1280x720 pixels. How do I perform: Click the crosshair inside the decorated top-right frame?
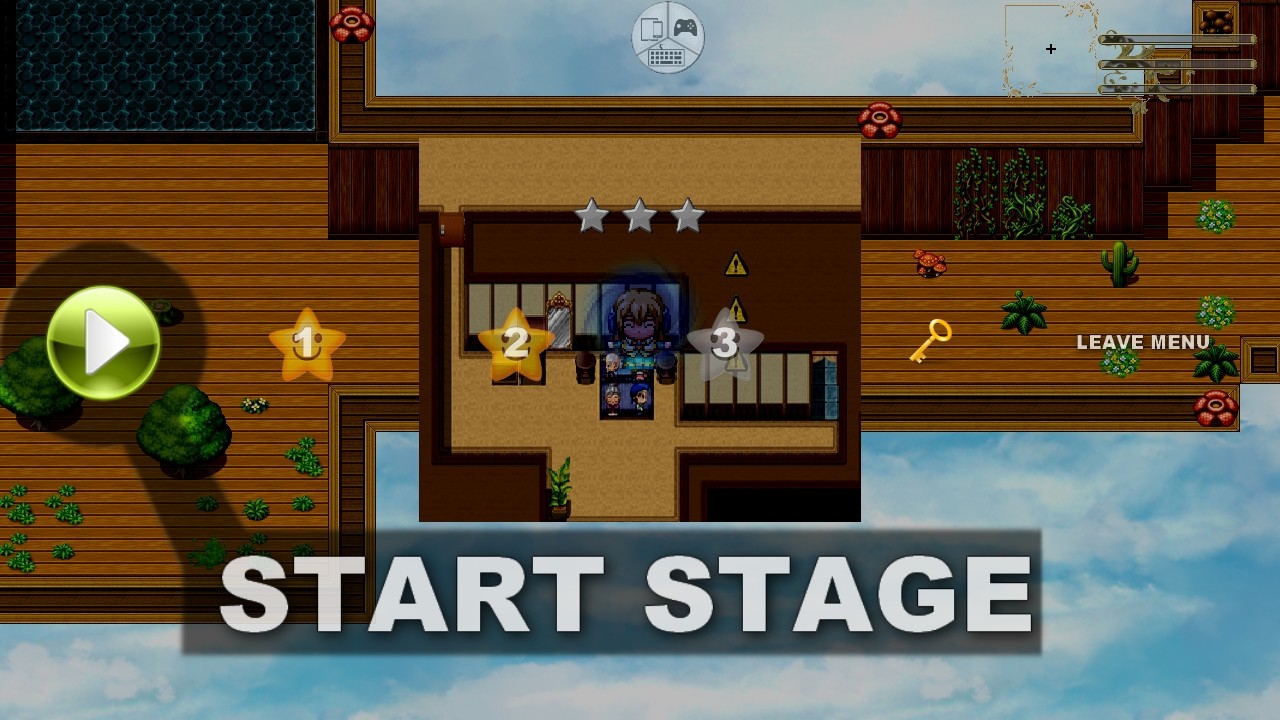(1051, 48)
